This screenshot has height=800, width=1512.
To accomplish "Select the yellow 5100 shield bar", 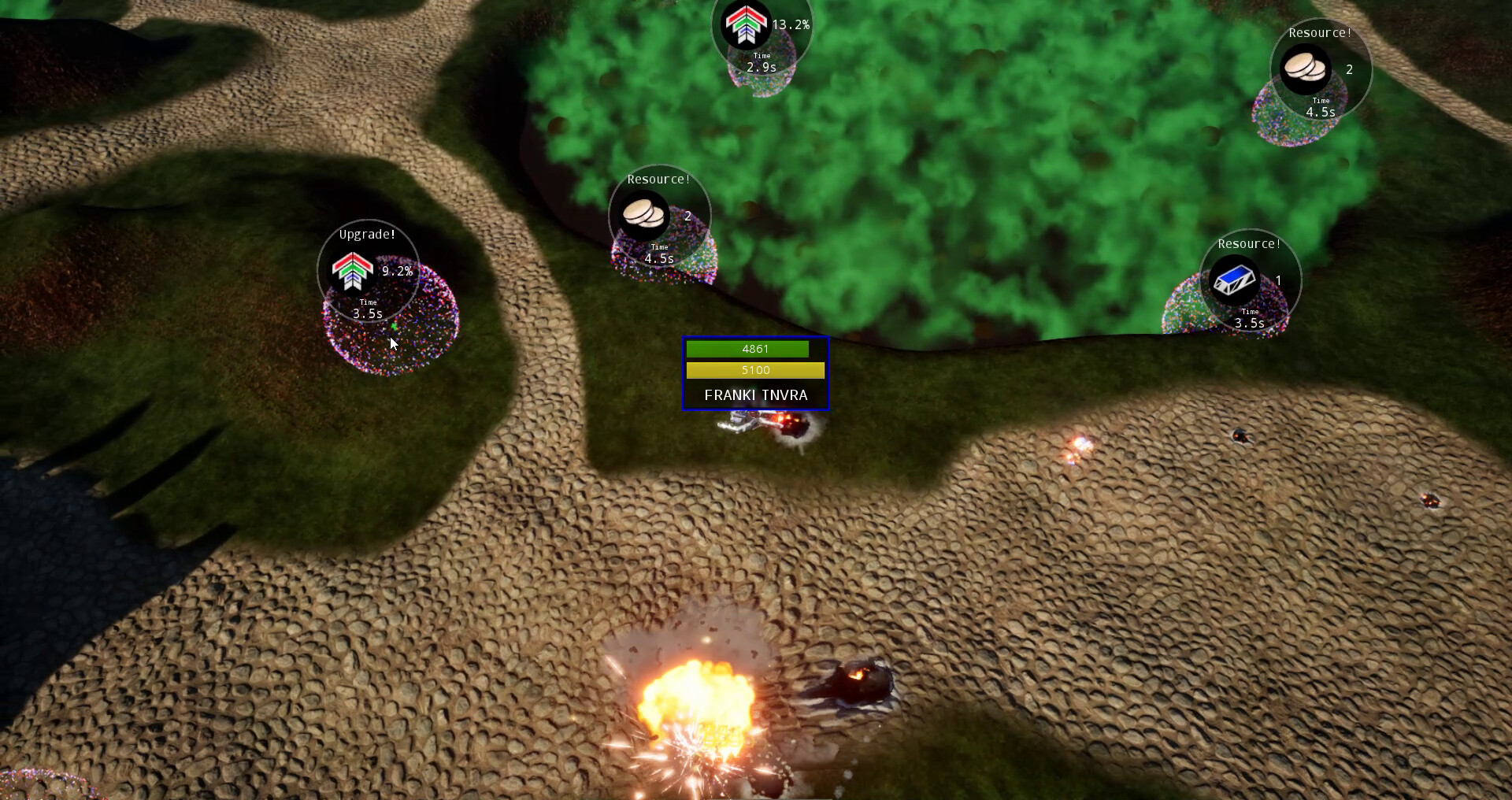I will tap(755, 370).
